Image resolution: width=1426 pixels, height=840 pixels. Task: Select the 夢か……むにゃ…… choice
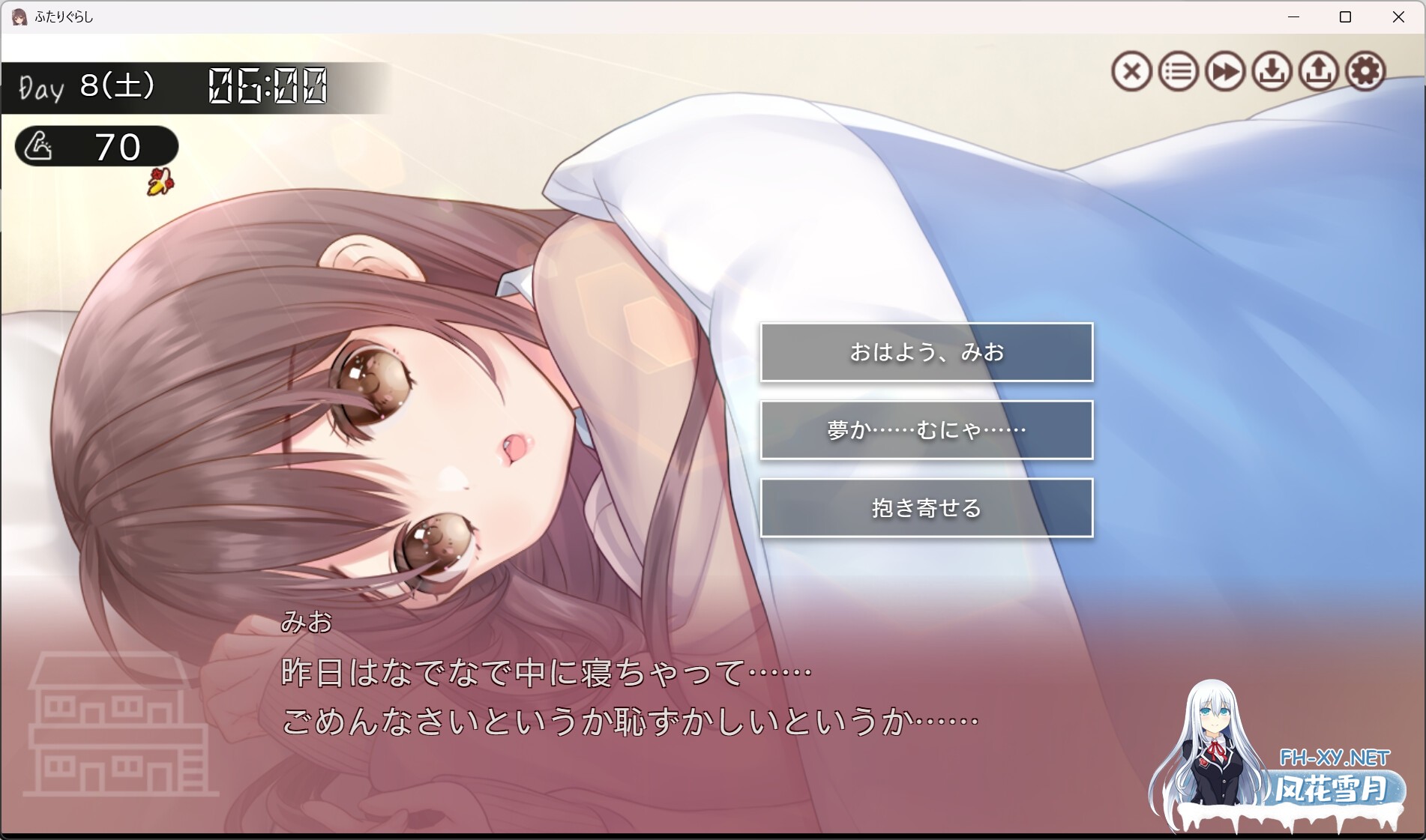tap(927, 429)
